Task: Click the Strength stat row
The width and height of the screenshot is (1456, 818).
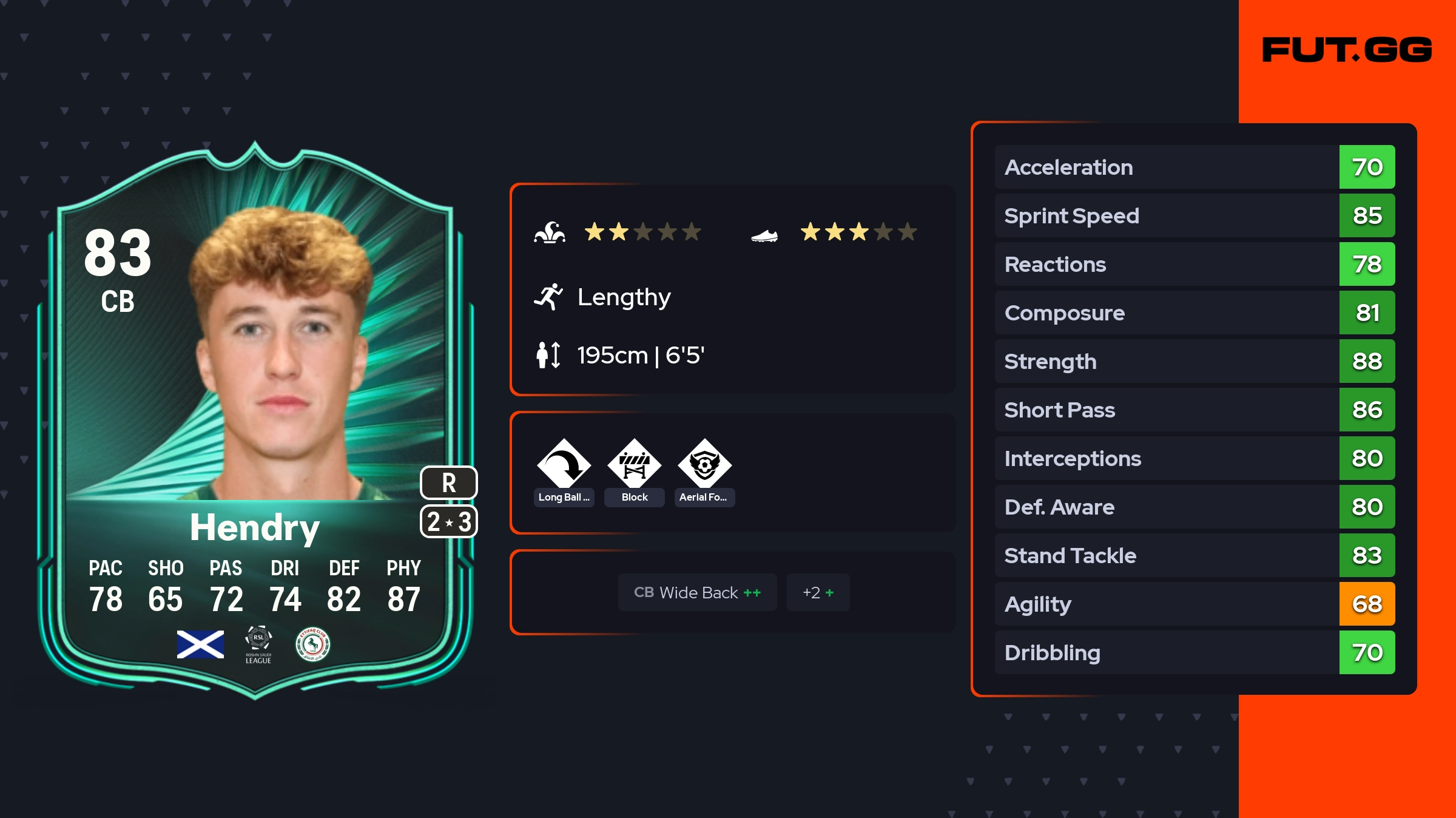Action: (1194, 361)
